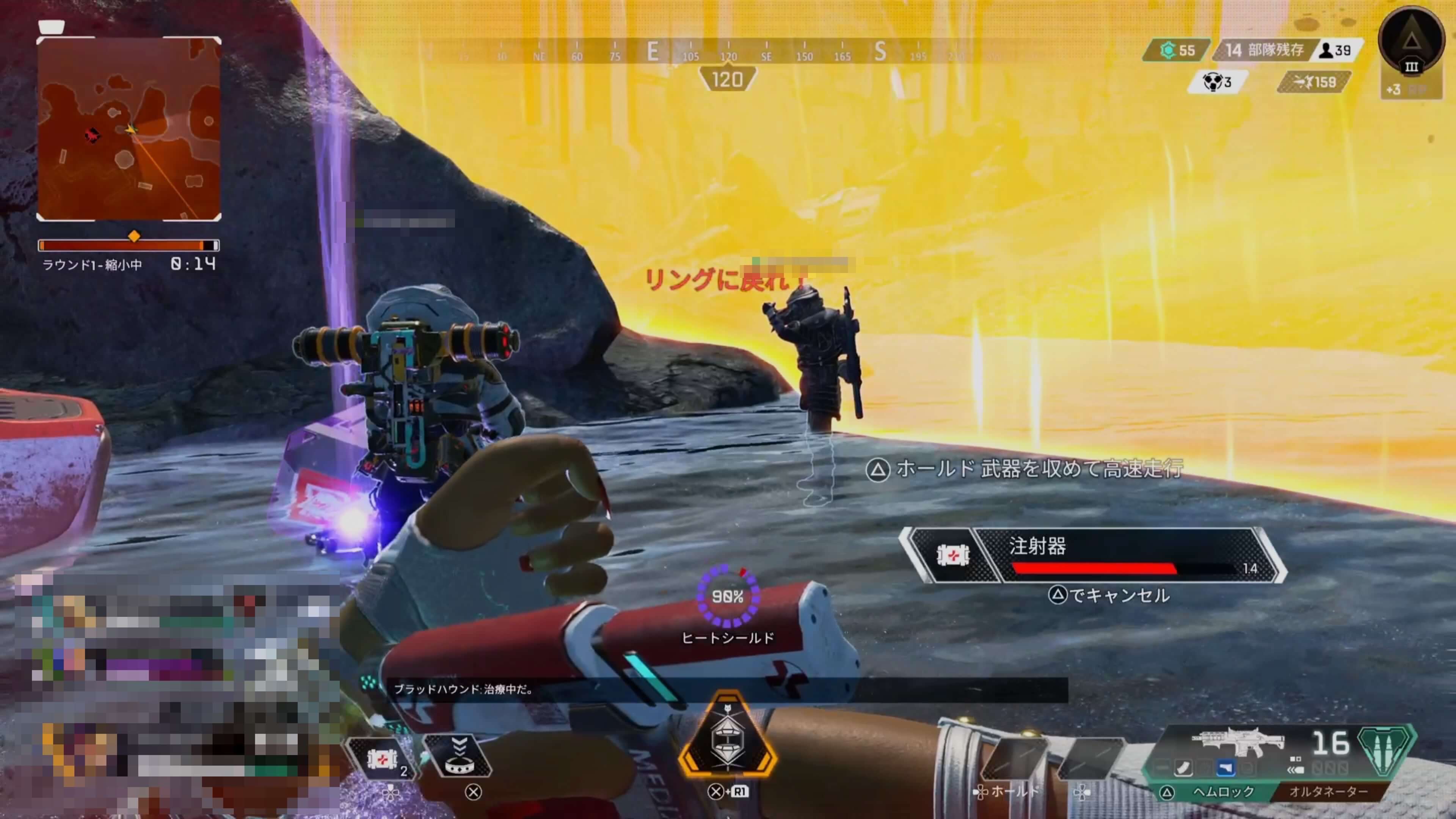Click the highlighted blue weapon attachment slot
This screenshot has height=819, width=1456.
(x=1226, y=768)
